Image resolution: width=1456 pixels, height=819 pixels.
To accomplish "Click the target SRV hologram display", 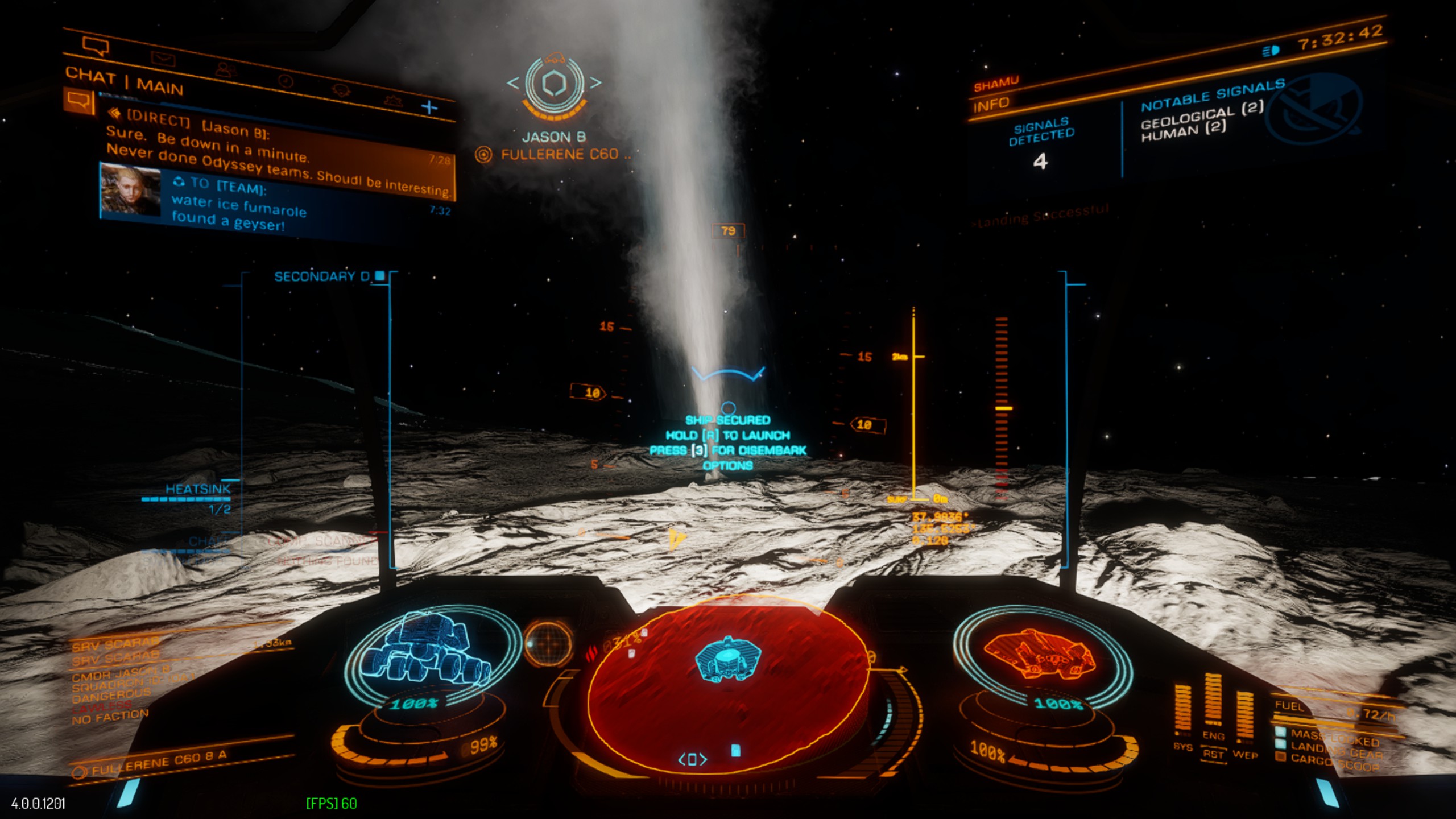I will pyautogui.click(x=431, y=650).
